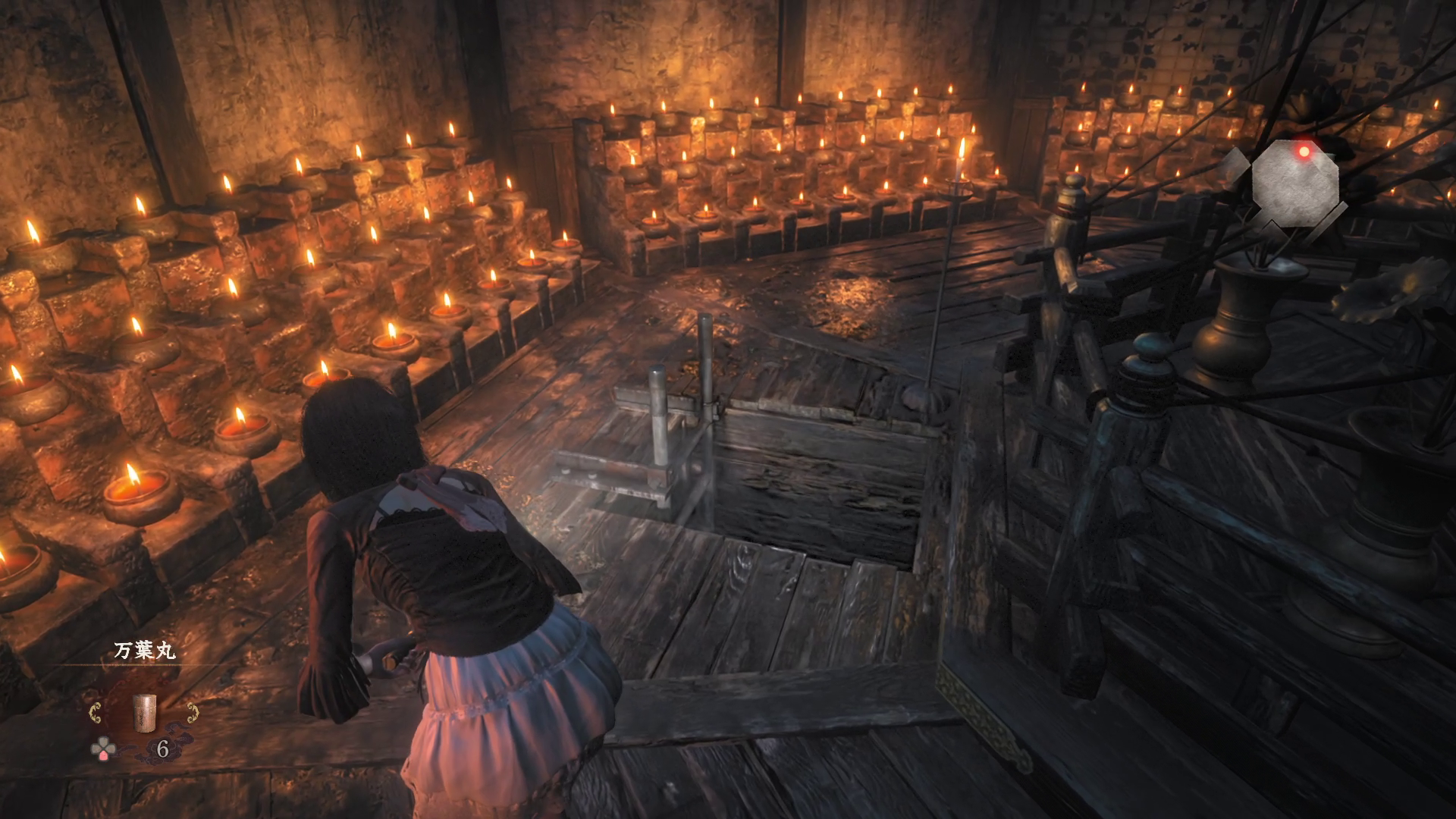Click the red glowing marker on the minimap
The width and height of the screenshot is (1456, 819).
(x=1304, y=152)
